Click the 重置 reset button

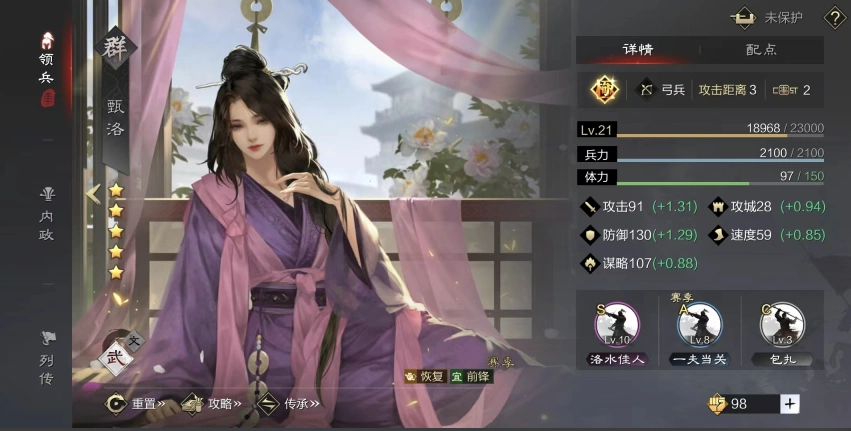137,404
